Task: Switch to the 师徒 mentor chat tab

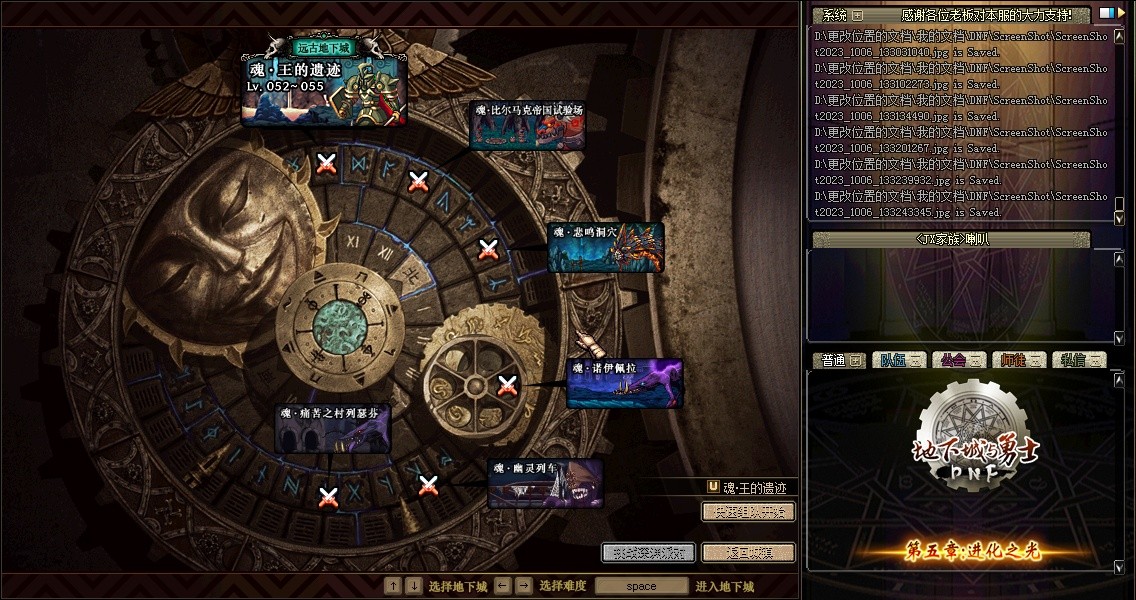Action: click(x=1019, y=360)
